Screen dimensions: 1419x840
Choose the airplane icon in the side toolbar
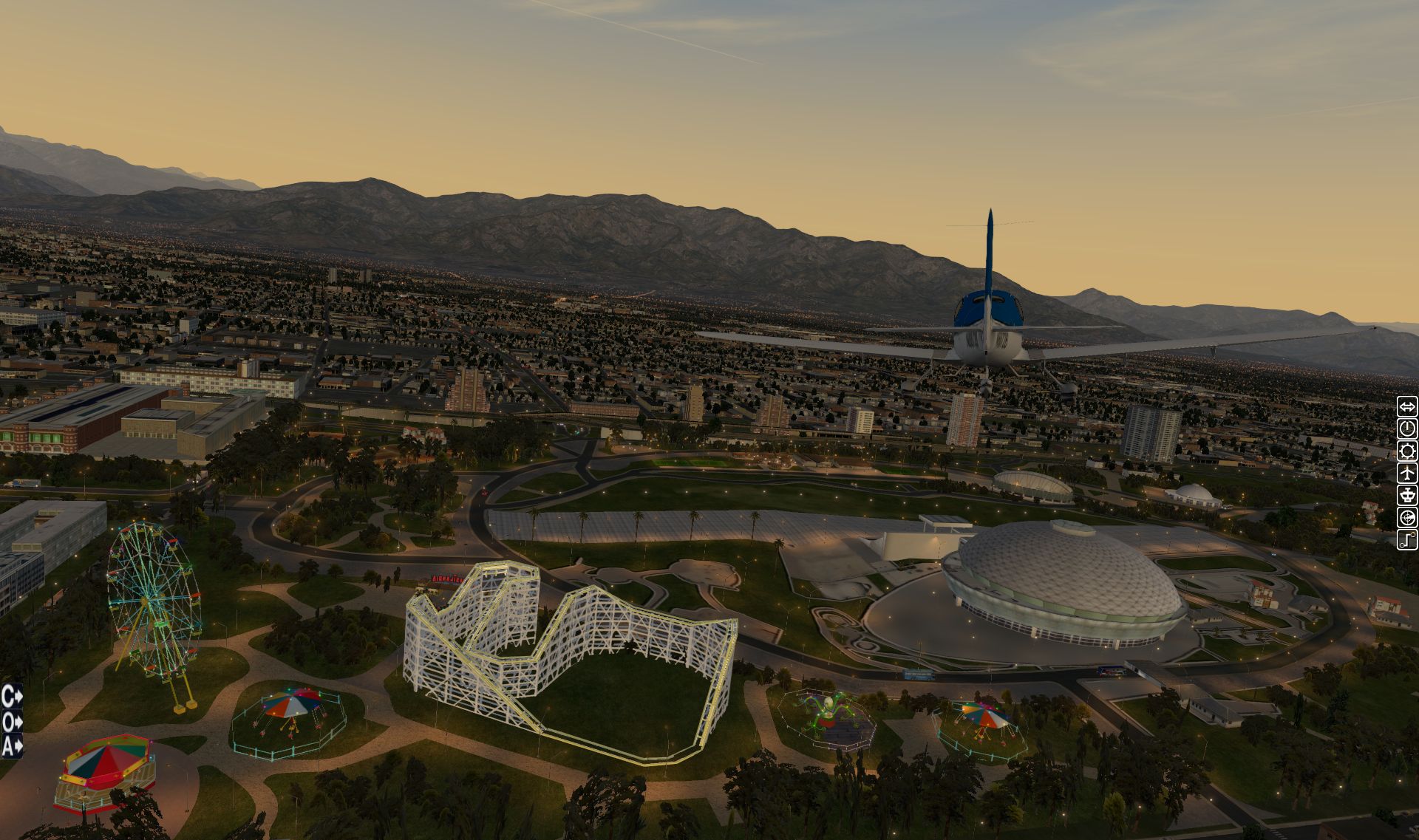1406,473
